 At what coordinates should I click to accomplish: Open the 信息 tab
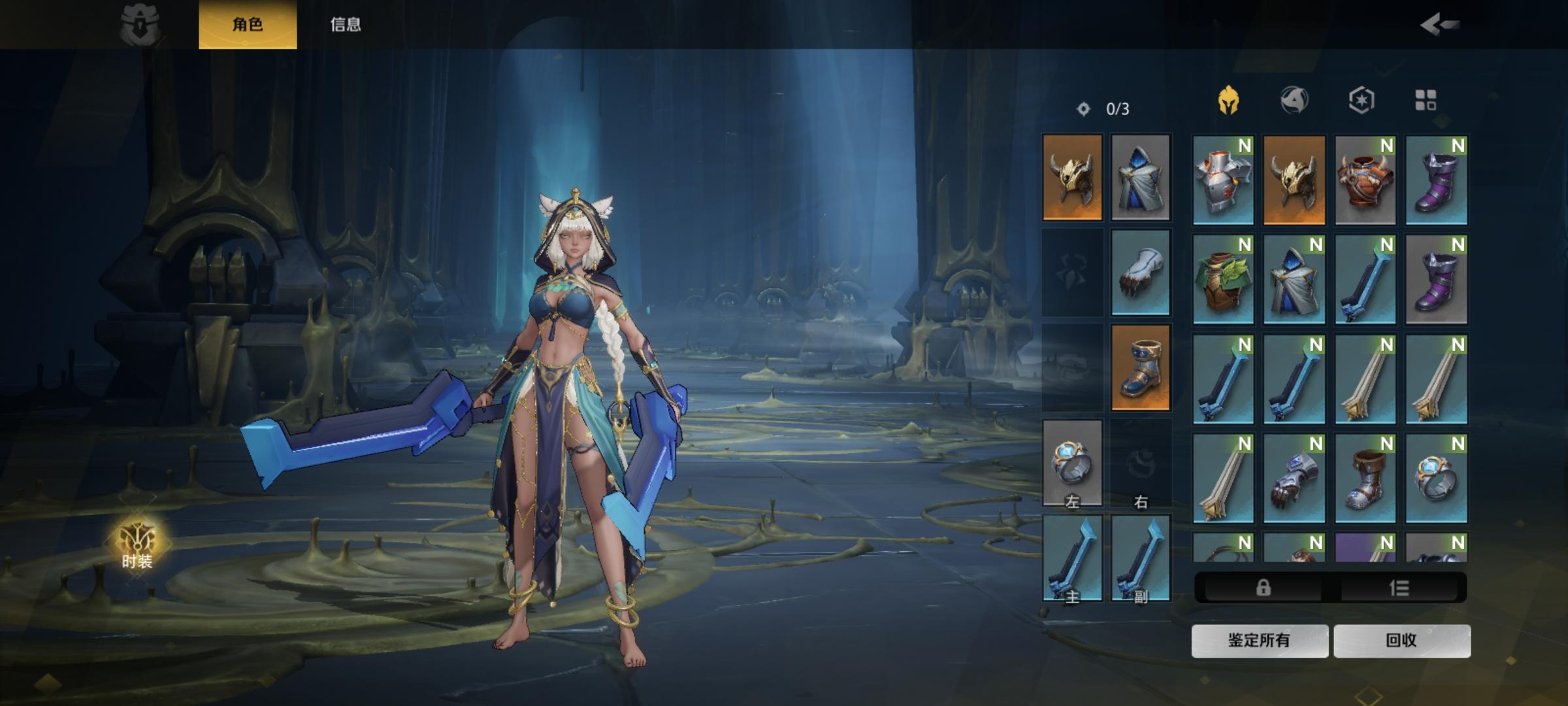pyautogui.click(x=346, y=25)
